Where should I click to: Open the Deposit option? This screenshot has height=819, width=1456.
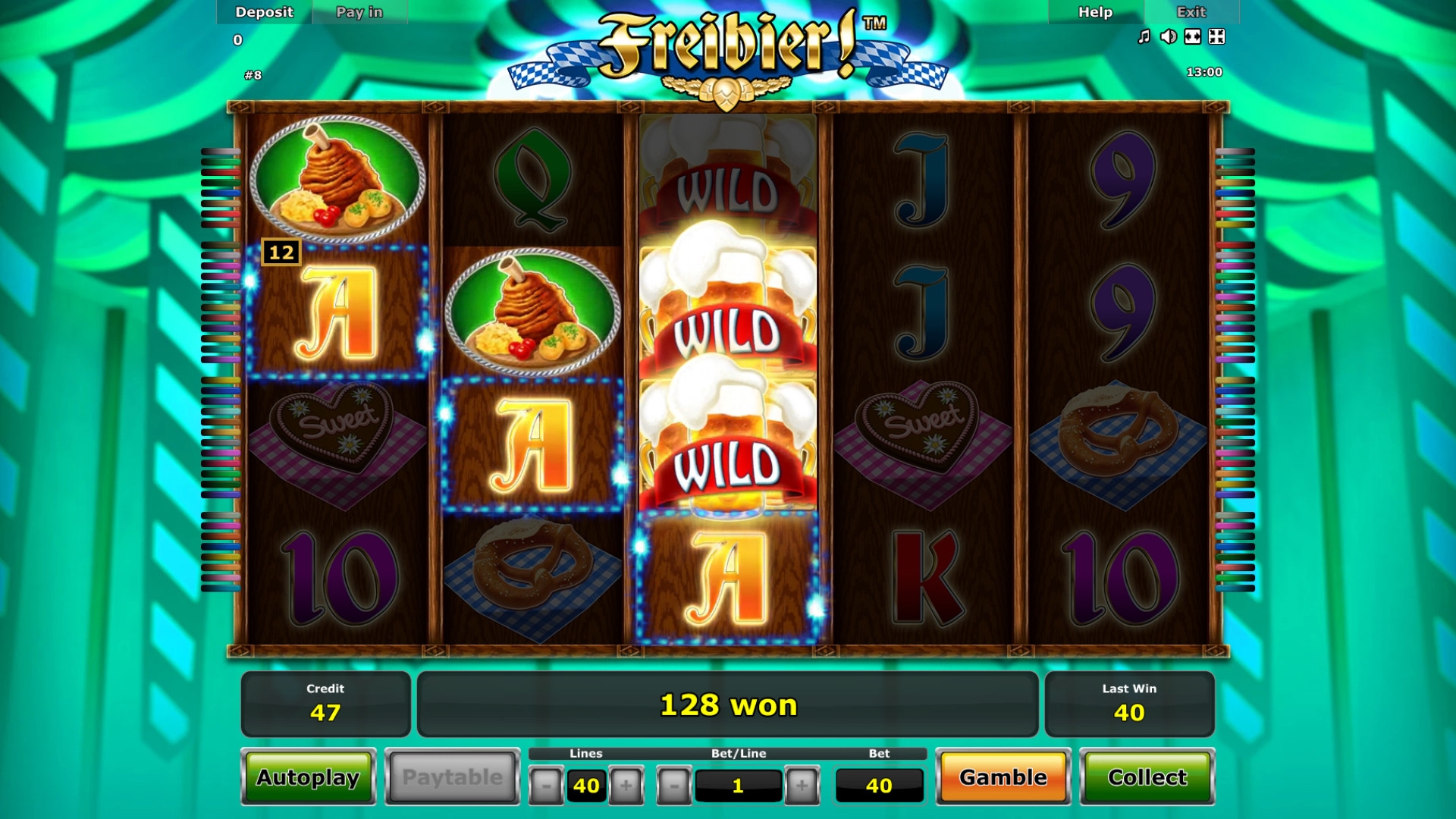pos(264,12)
